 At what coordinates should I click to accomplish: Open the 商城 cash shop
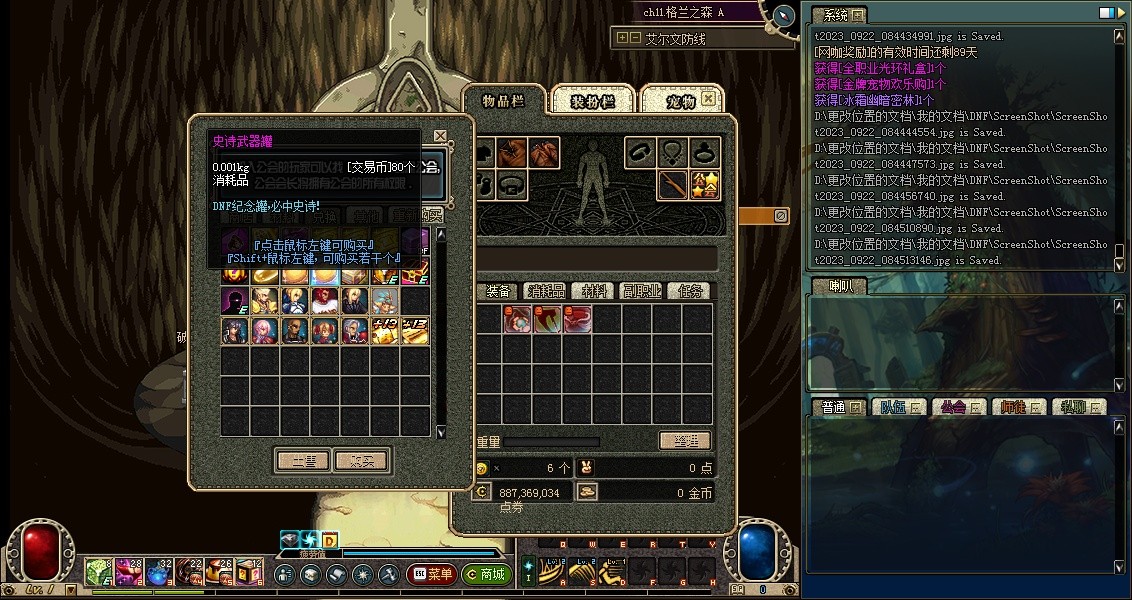click(x=487, y=575)
